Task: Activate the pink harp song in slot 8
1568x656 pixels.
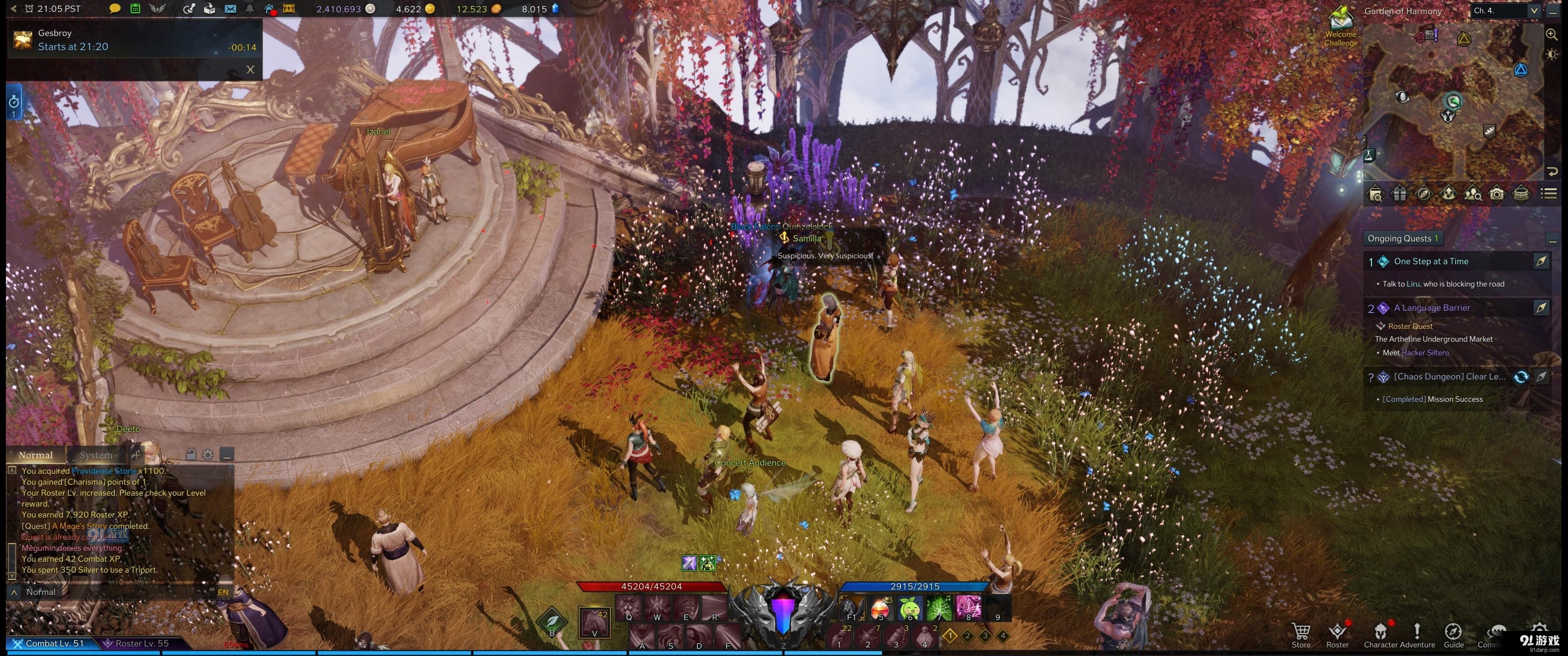Action: point(968,607)
